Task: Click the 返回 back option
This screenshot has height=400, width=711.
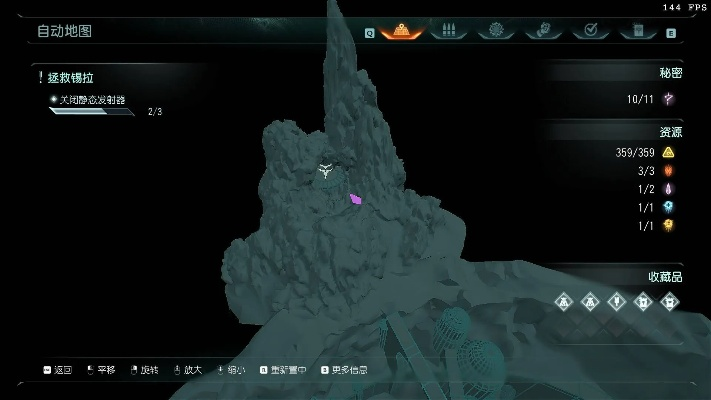Action: [59, 370]
